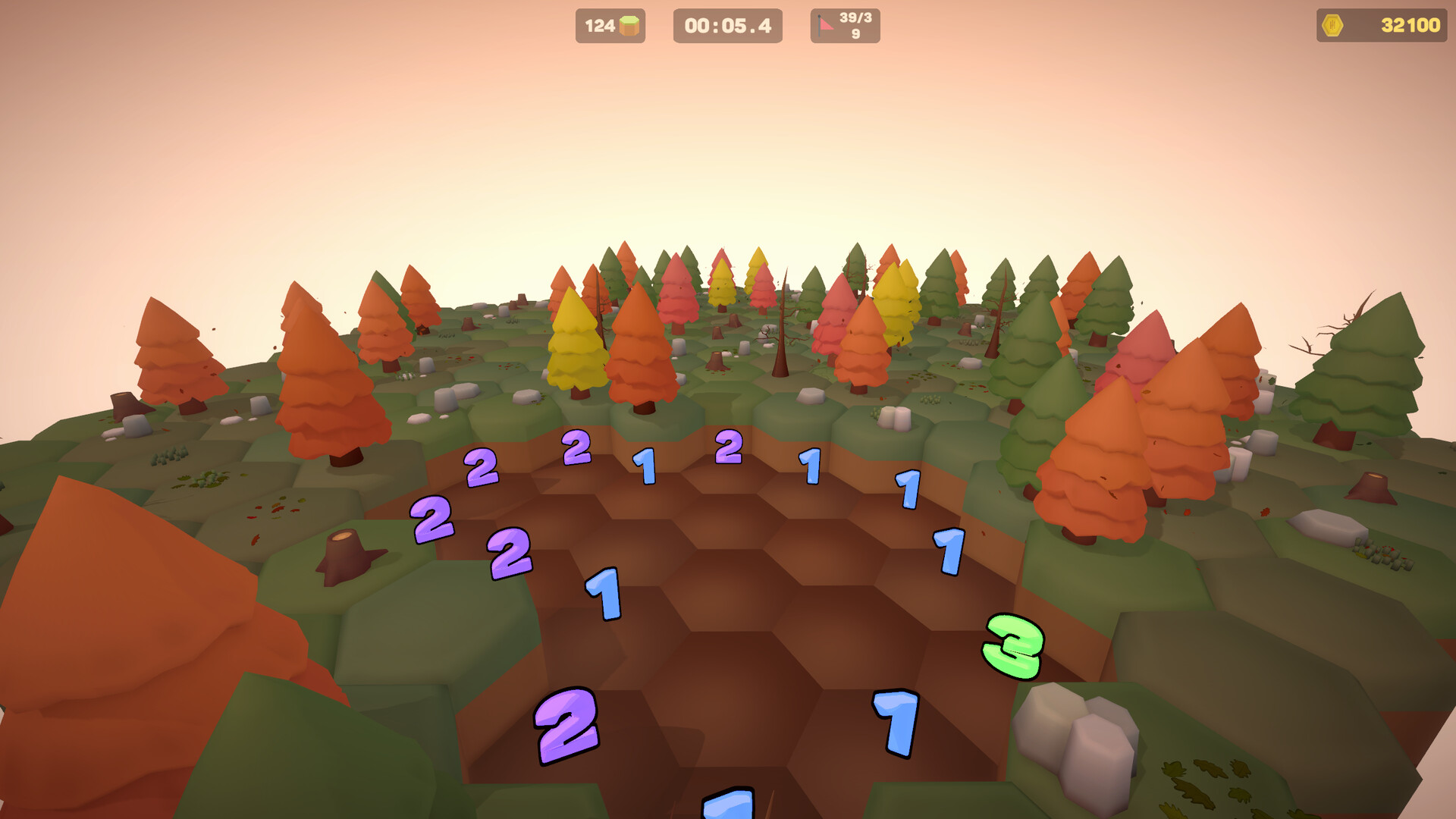Viewport: 1456px width, 819px height.
Task: Click the large purple 2 tile
Action: [566, 726]
